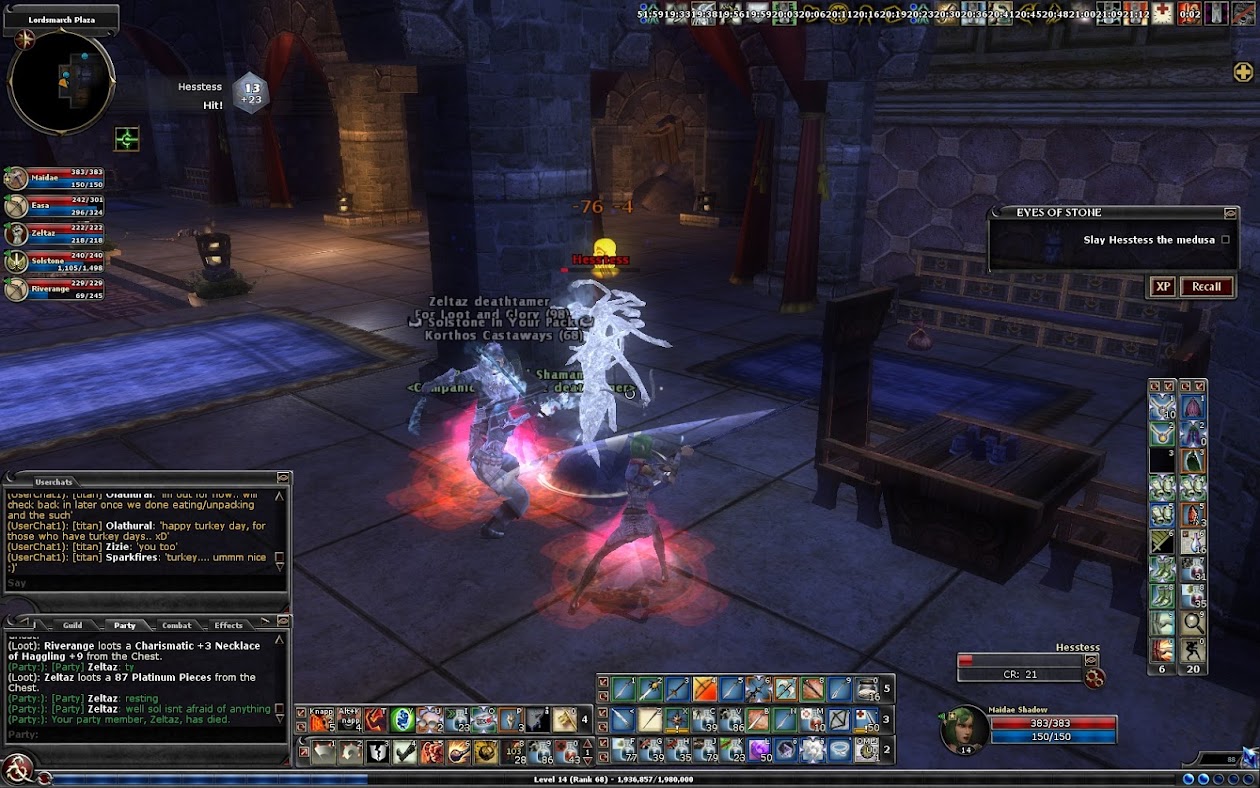Toggle the green arrows icon below minimap
The width and height of the screenshot is (1260, 788).
tap(127, 139)
